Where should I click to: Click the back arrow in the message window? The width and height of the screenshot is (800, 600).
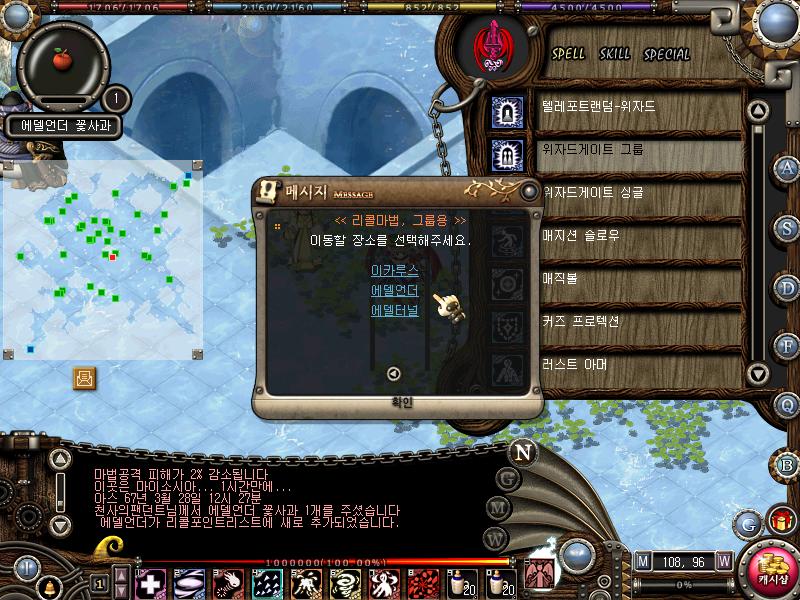point(393,373)
